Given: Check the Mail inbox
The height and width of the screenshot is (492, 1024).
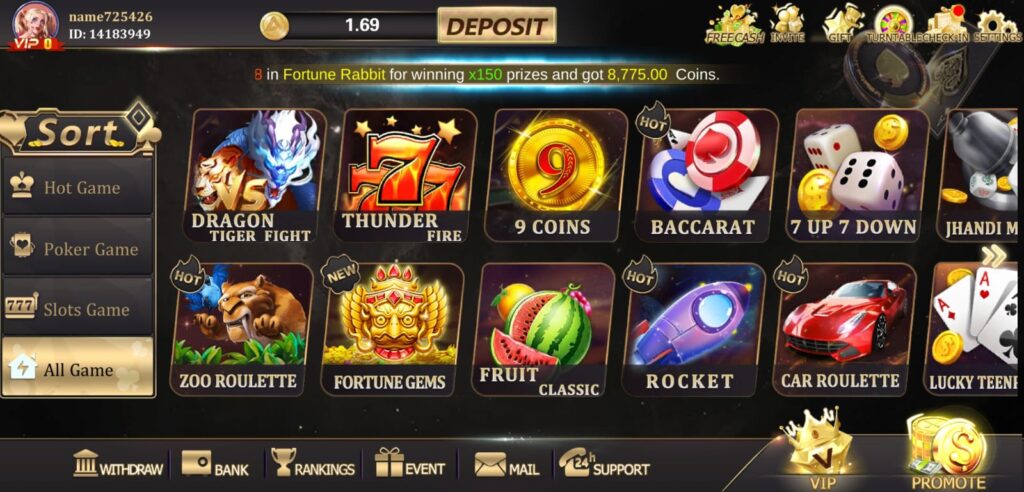Looking at the screenshot, I should point(506,466).
